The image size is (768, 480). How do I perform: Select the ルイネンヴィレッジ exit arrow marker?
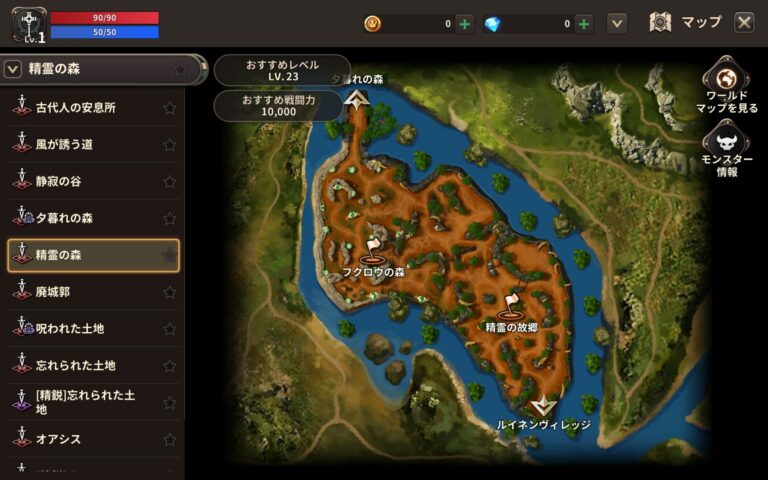[x=543, y=406]
